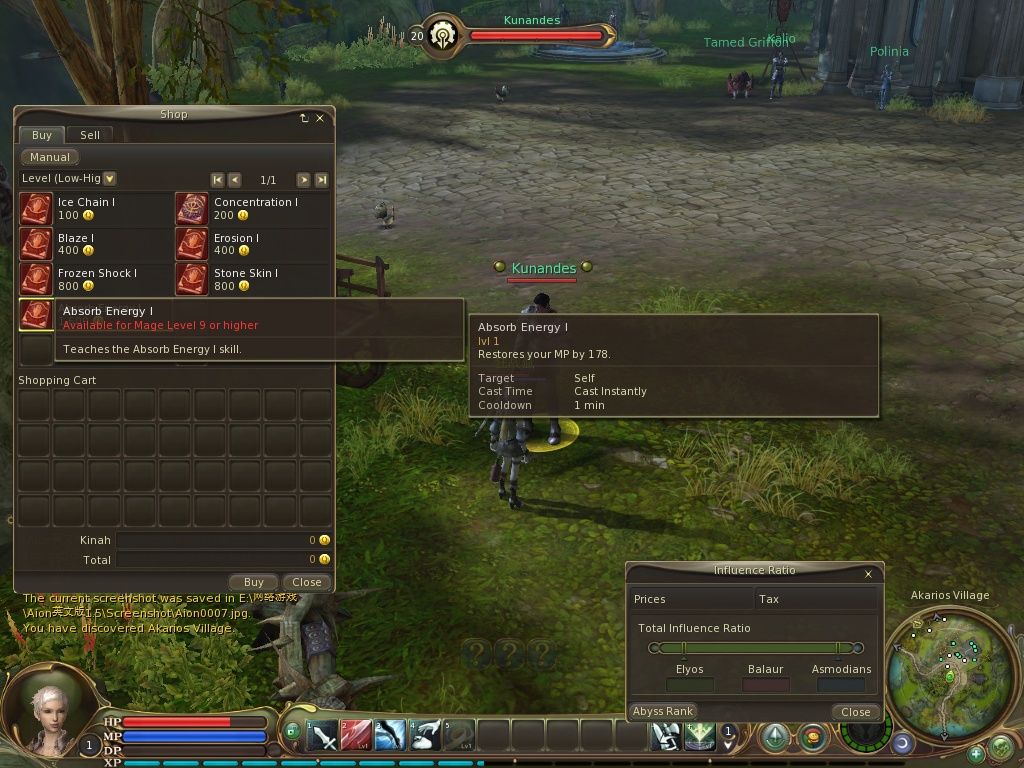Open the Manual button in Shop
Image resolution: width=1024 pixels, height=768 pixels.
[50, 157]
